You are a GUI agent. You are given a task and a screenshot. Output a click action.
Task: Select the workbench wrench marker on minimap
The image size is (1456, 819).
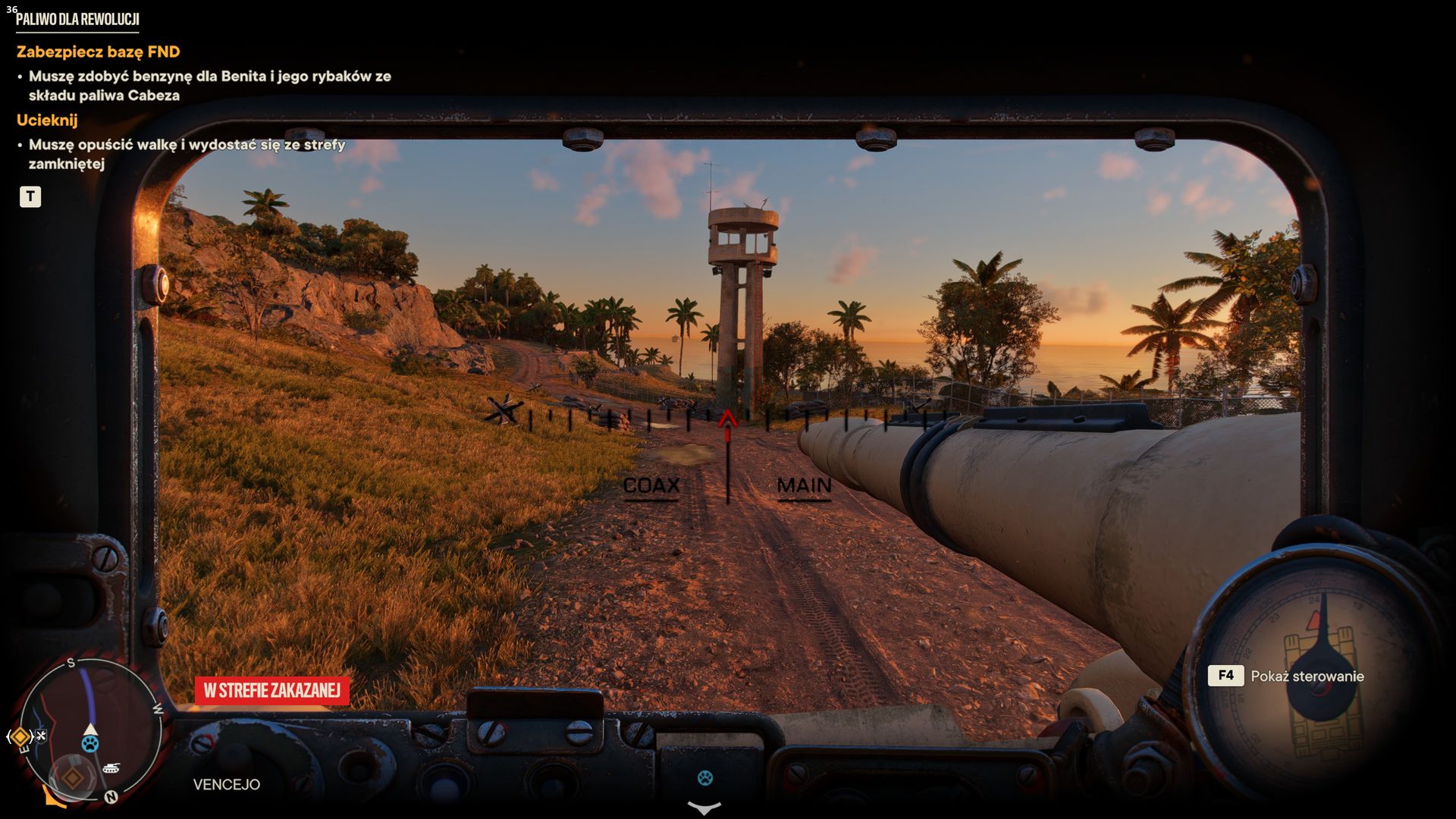pyautogui.click(x=41, y=735)
